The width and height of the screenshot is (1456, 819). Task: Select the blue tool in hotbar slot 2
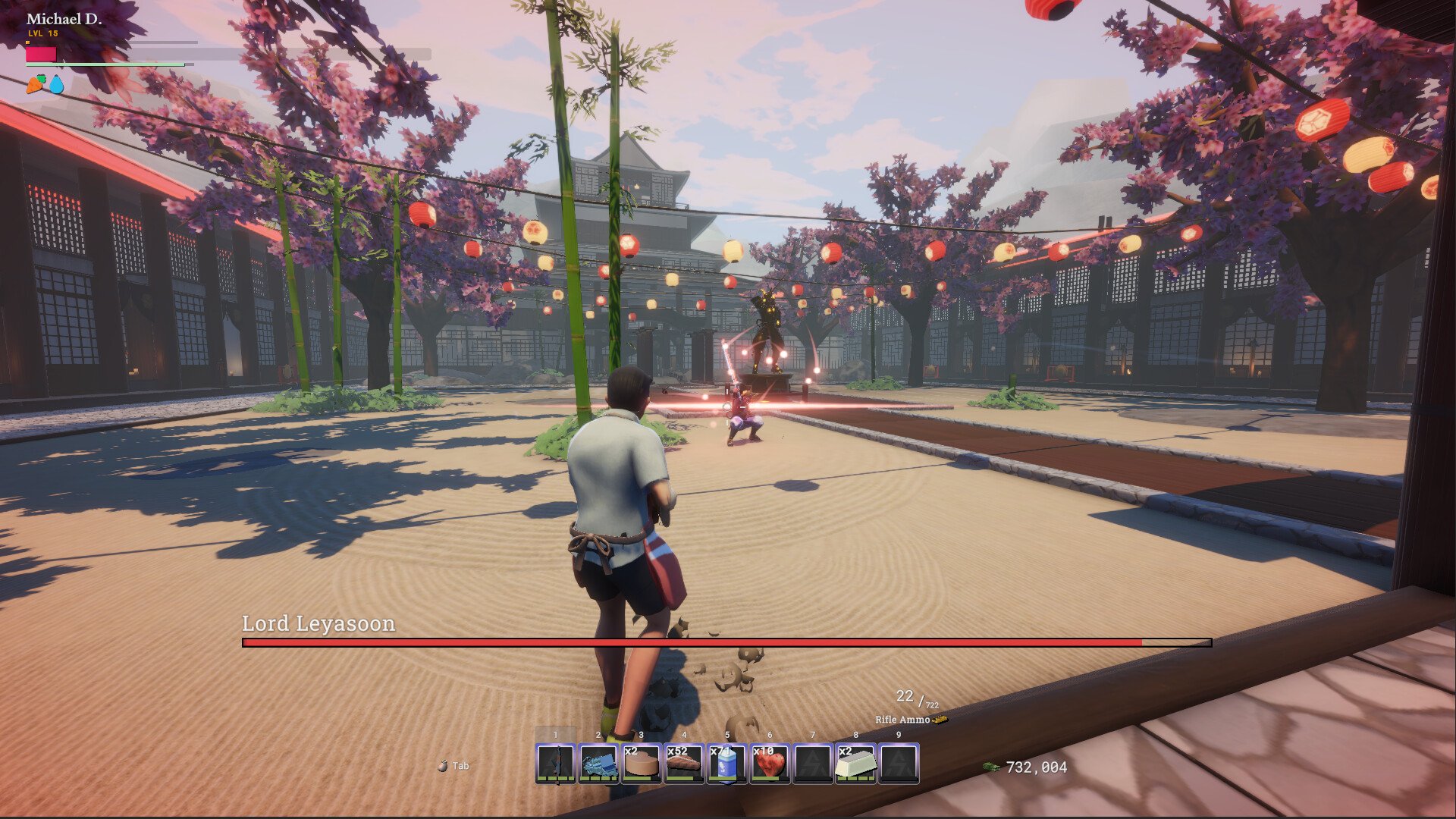(598, 763)
